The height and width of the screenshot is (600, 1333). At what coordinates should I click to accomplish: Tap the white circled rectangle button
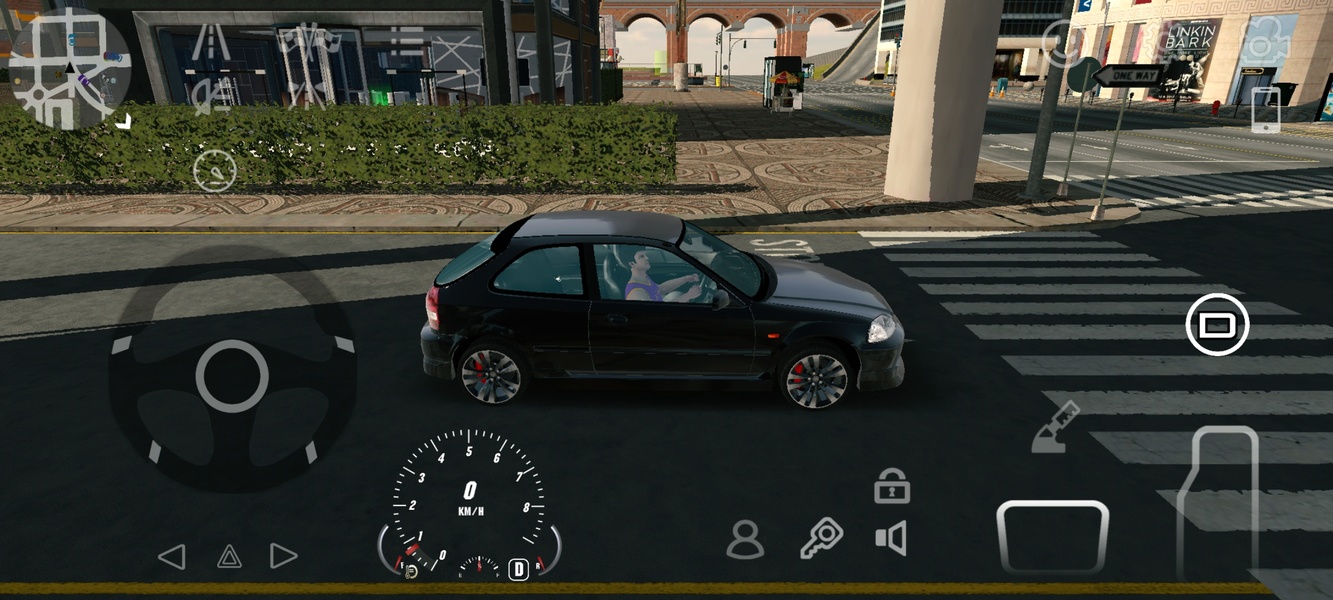tap(1217, 325)
